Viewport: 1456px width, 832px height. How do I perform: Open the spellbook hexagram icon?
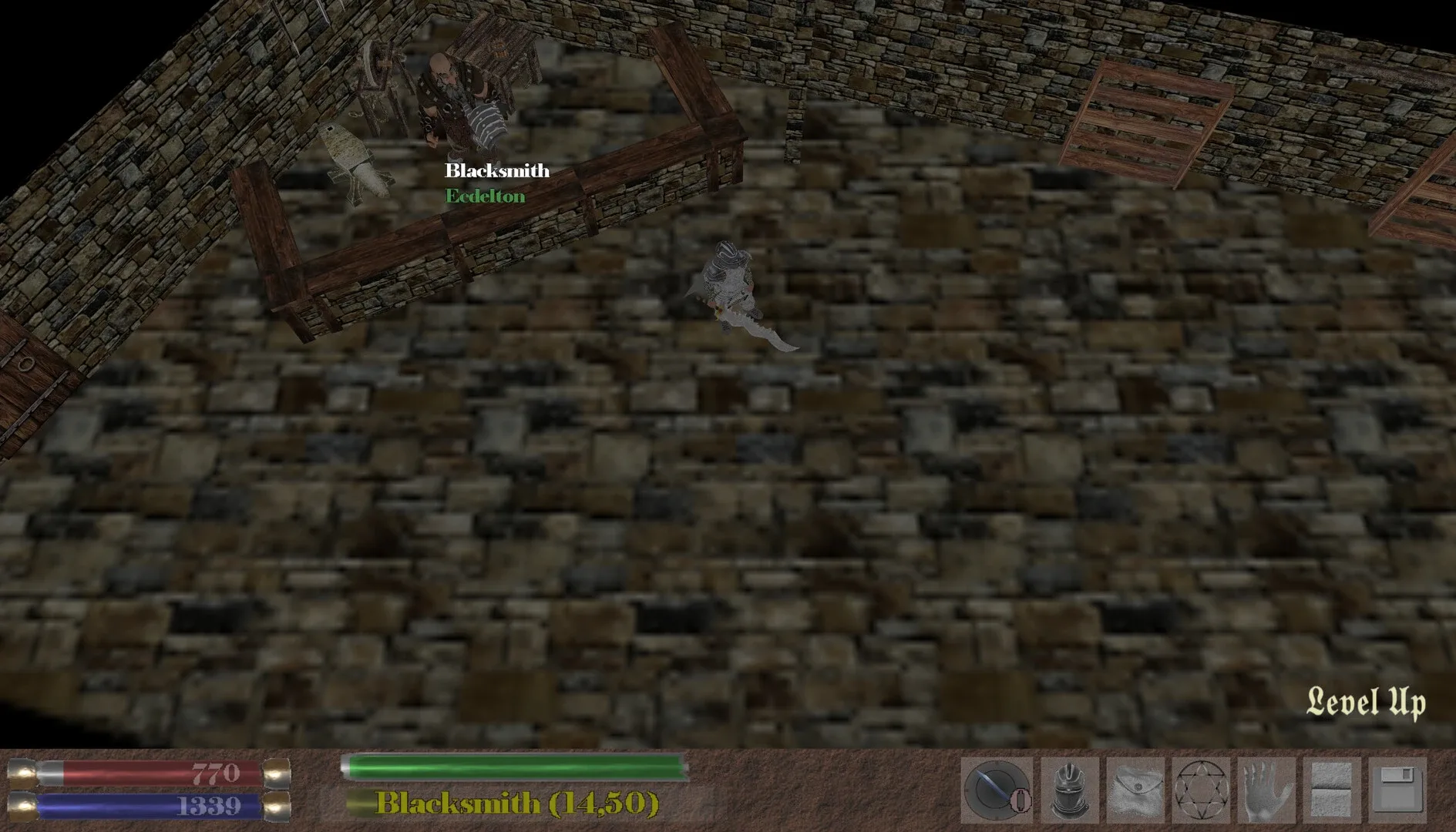coord(1201,786)
